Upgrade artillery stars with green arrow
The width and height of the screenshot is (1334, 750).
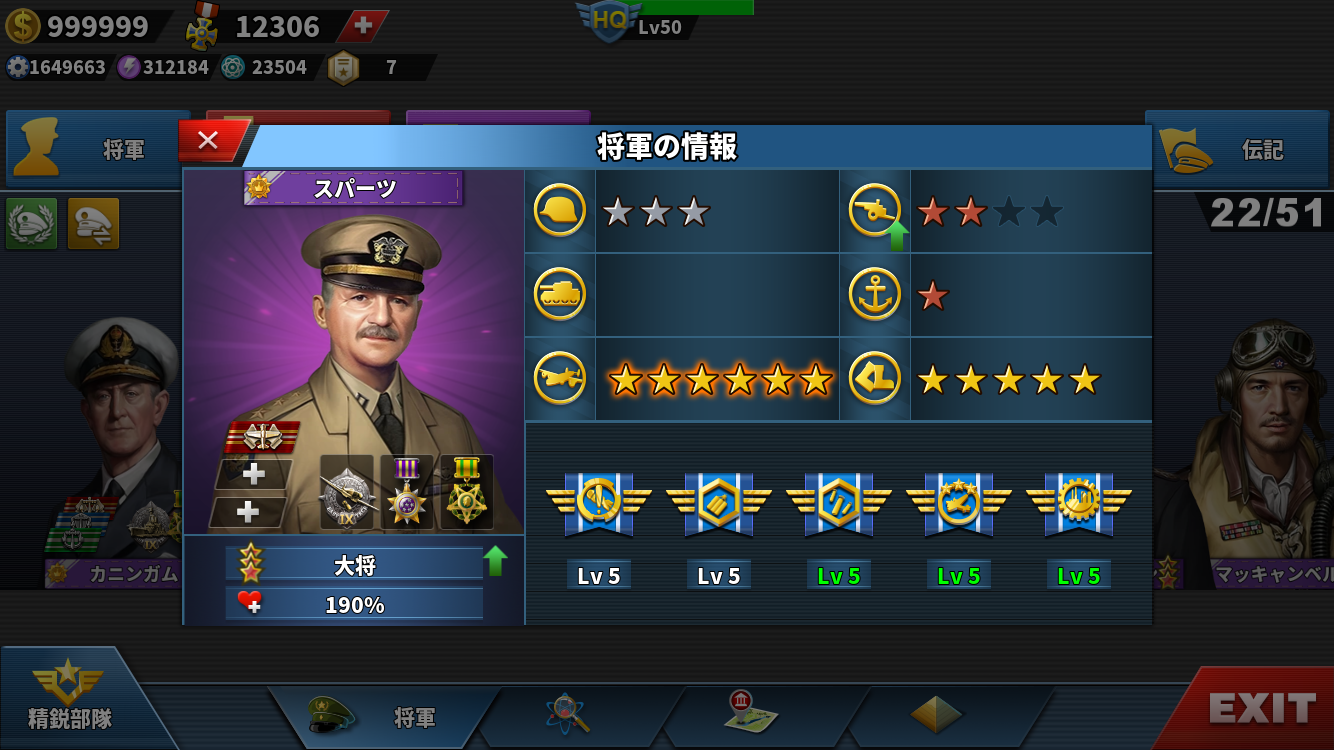pos(897,235)
